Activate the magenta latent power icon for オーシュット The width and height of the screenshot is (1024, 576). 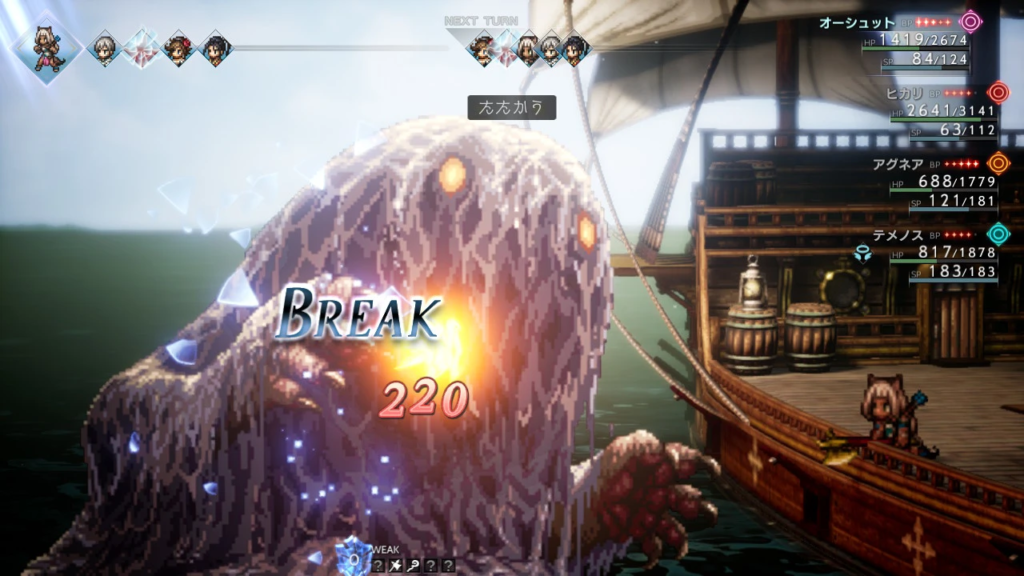[970, 22]
